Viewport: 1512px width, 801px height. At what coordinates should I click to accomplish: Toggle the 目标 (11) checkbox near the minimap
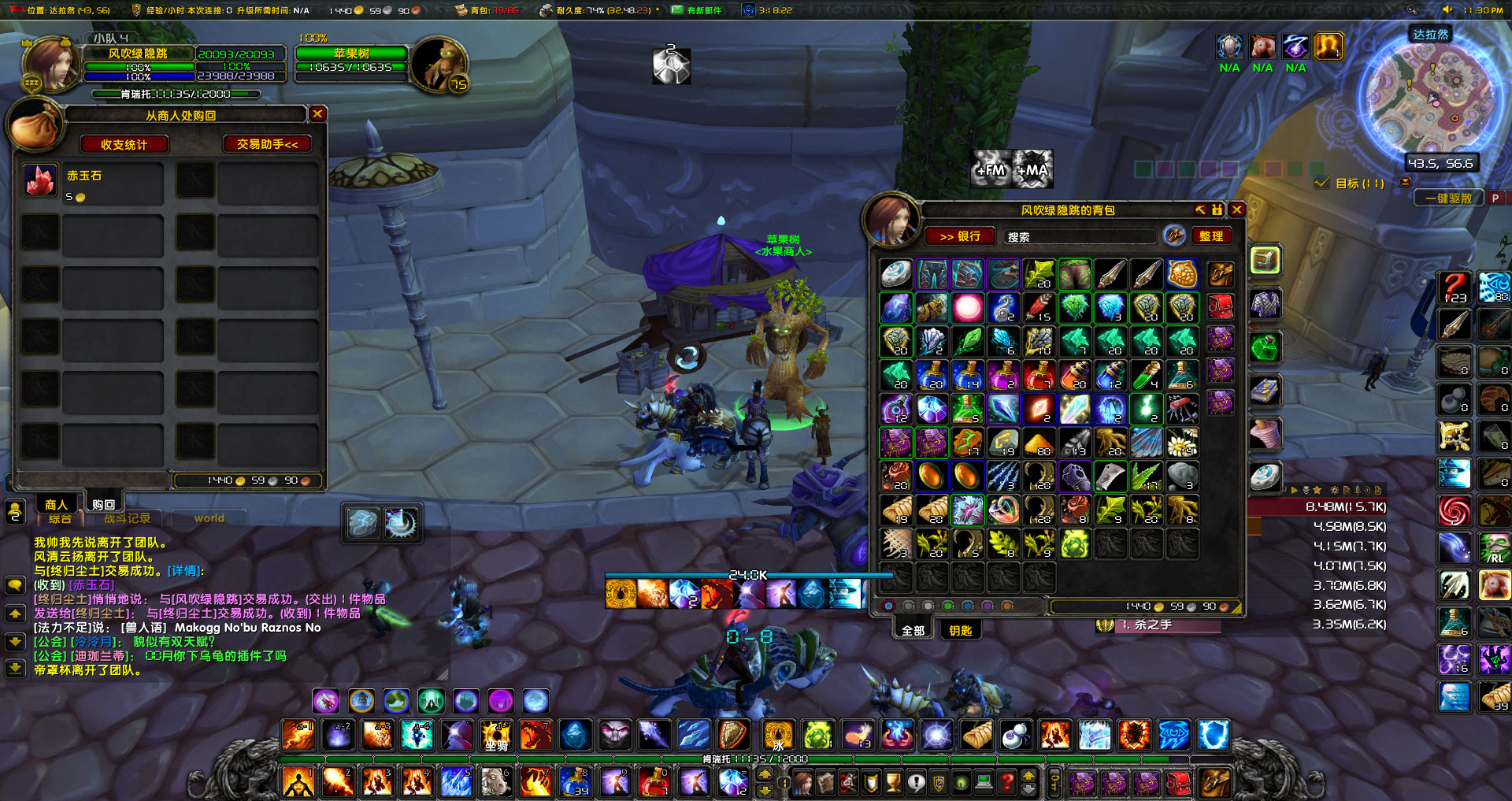point(1321,181)
